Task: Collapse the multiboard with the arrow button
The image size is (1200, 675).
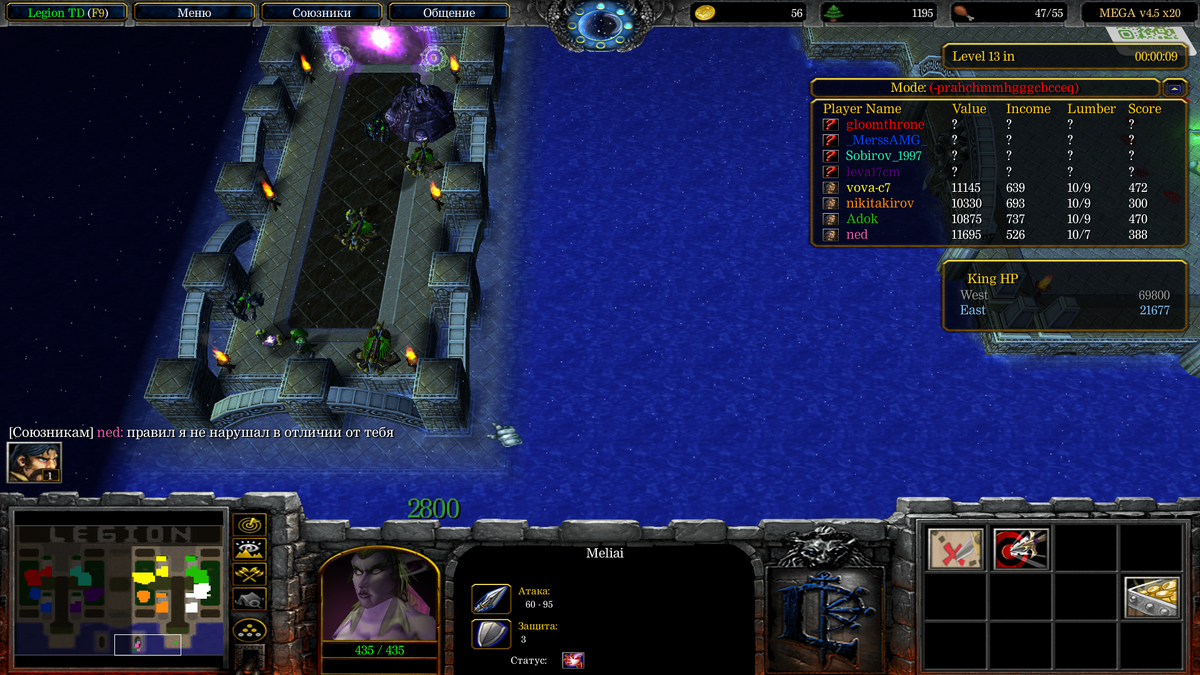Action: click(x=1175, y=87)
